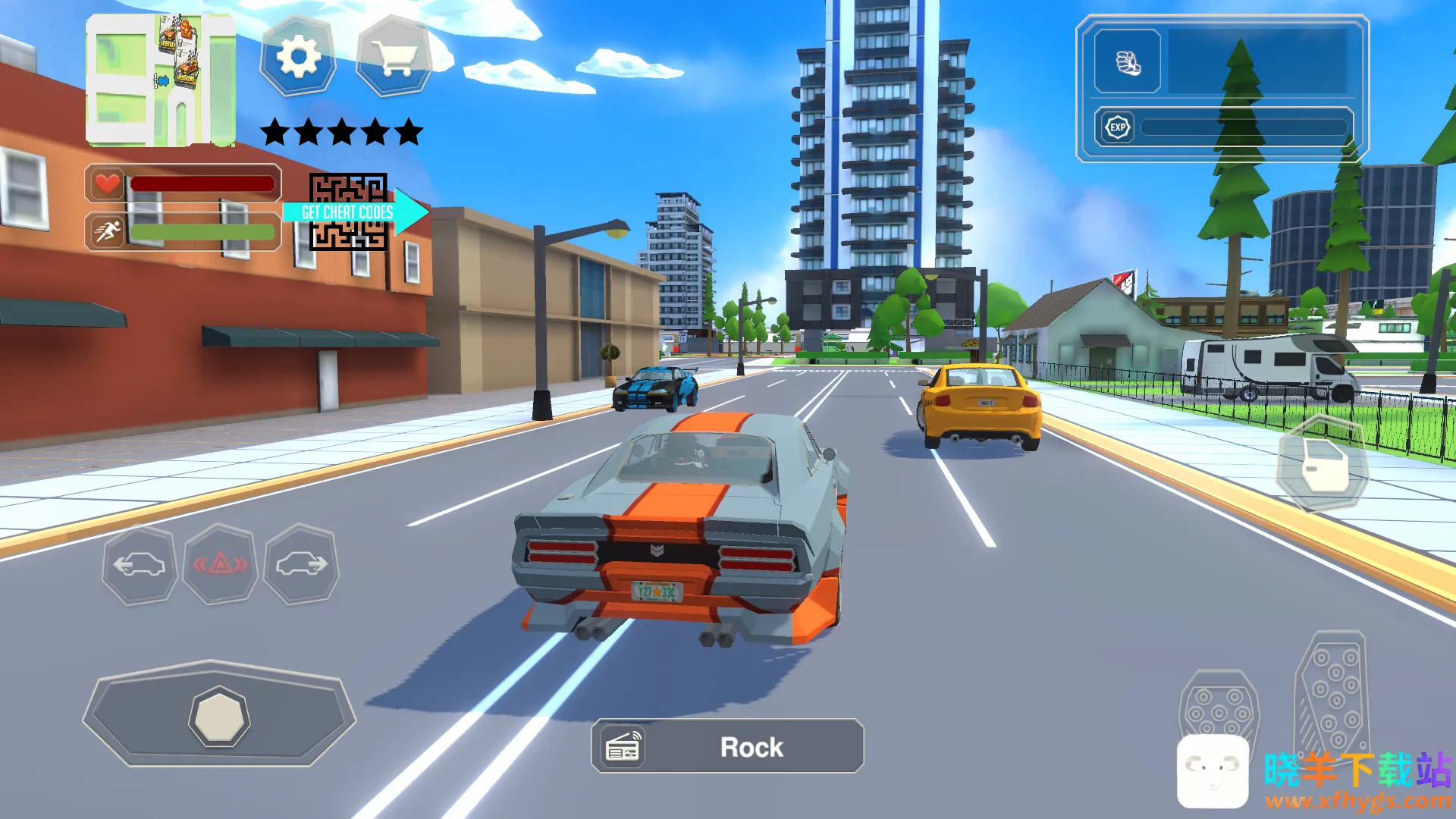Activate the left turn signal
The width and height of the screenshot is (1456, 819).
[140, 564]
